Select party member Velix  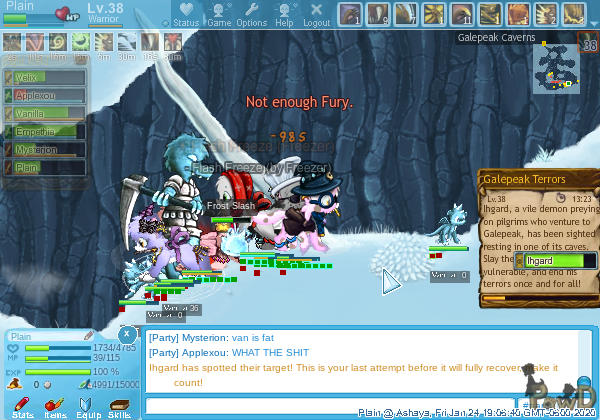click(43, 77)
